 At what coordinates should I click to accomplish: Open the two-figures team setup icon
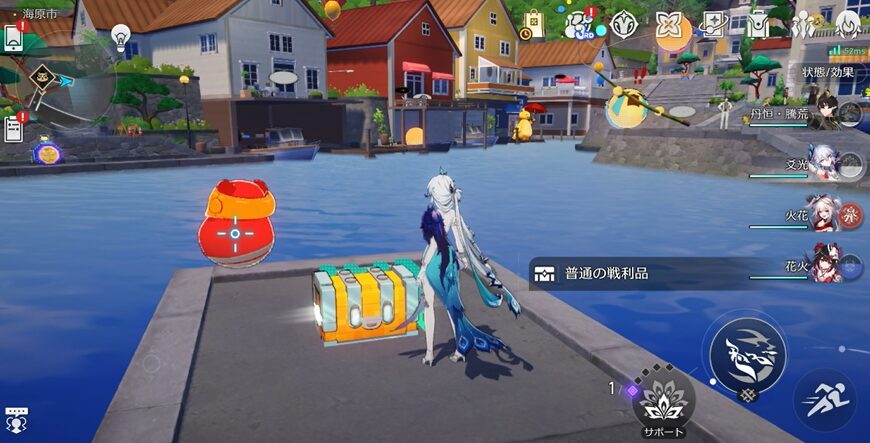click(803, 24)
